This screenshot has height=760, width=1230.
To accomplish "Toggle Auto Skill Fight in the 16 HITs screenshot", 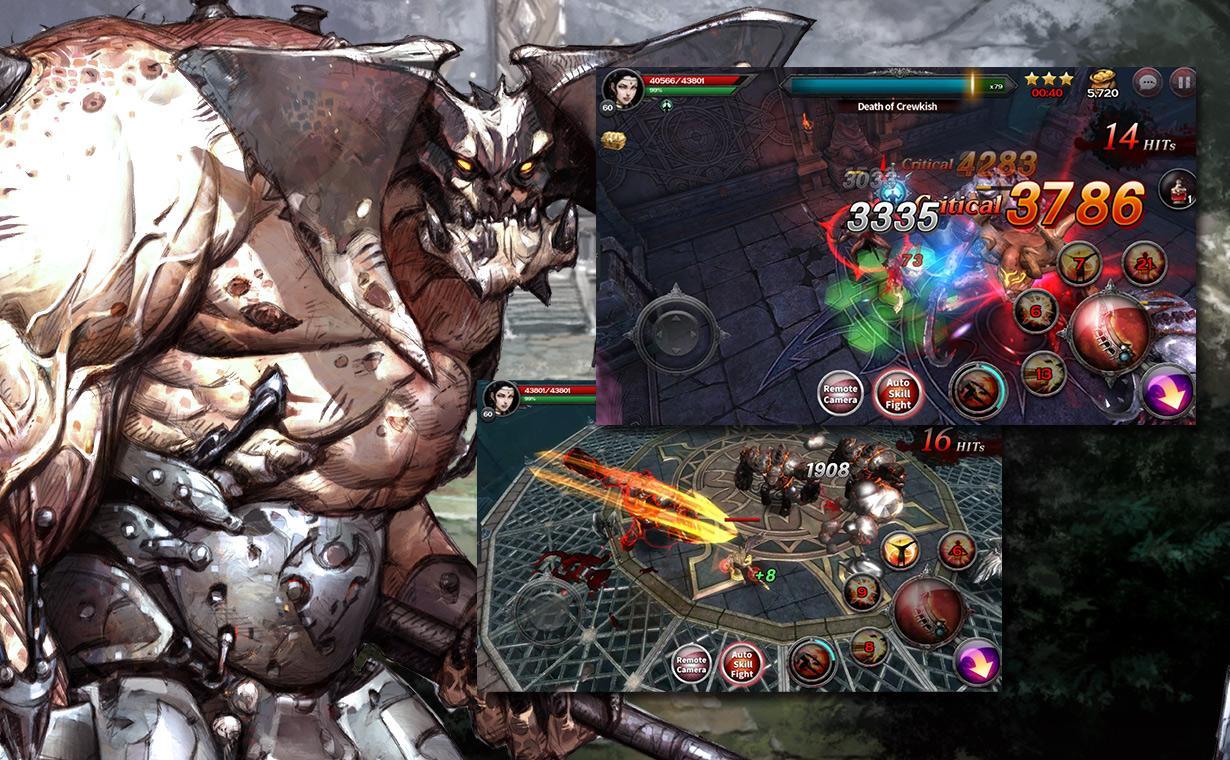I will coord(741,665).
